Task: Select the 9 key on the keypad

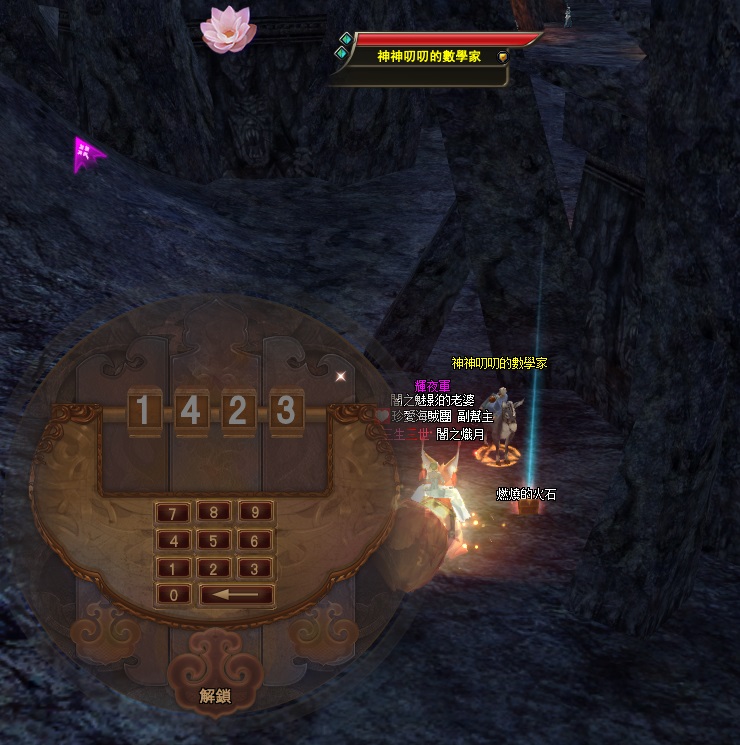Action: 255,513
